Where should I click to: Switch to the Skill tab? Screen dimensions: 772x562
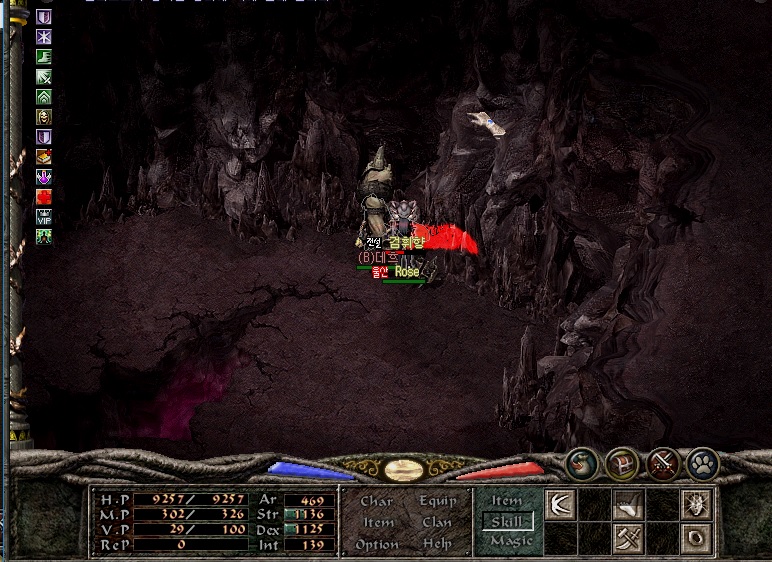pyautogui.click(x=507, y=521)
